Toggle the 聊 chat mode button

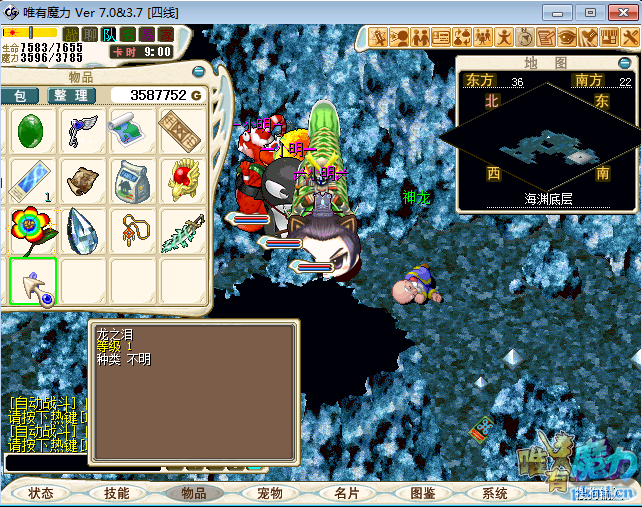(x=90, y=35)
